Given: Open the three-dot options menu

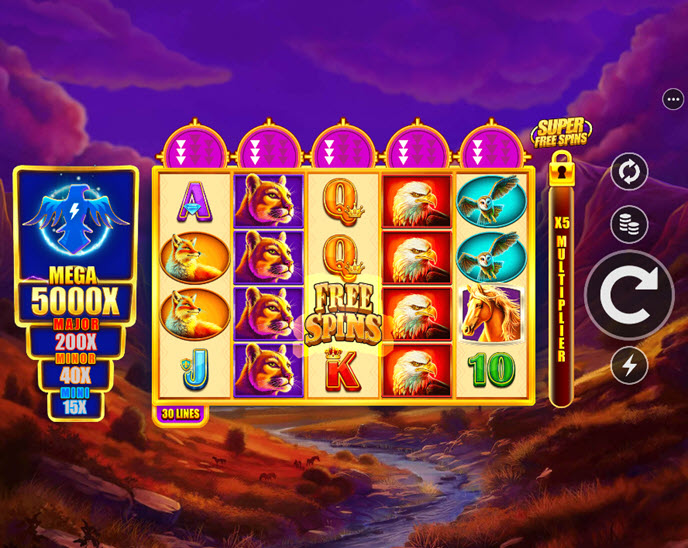Looking at the screenshot, I should click(673, 99).
